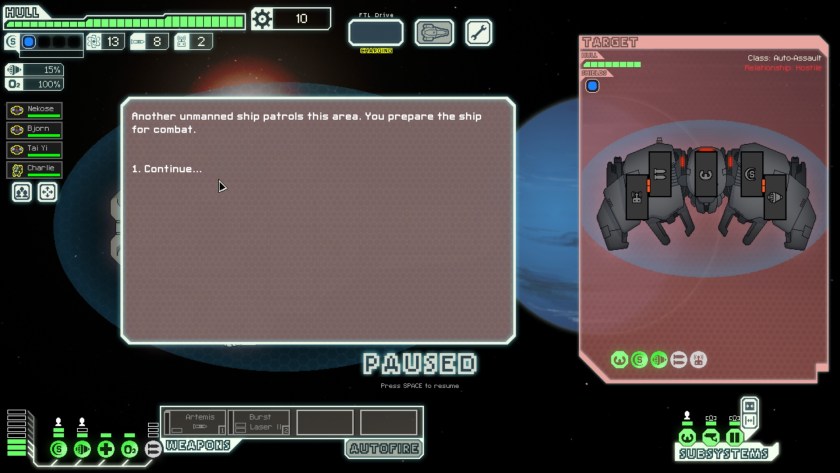Click the oxygen system power icon
The image size is (840, 473).
(x=129, y=449)
